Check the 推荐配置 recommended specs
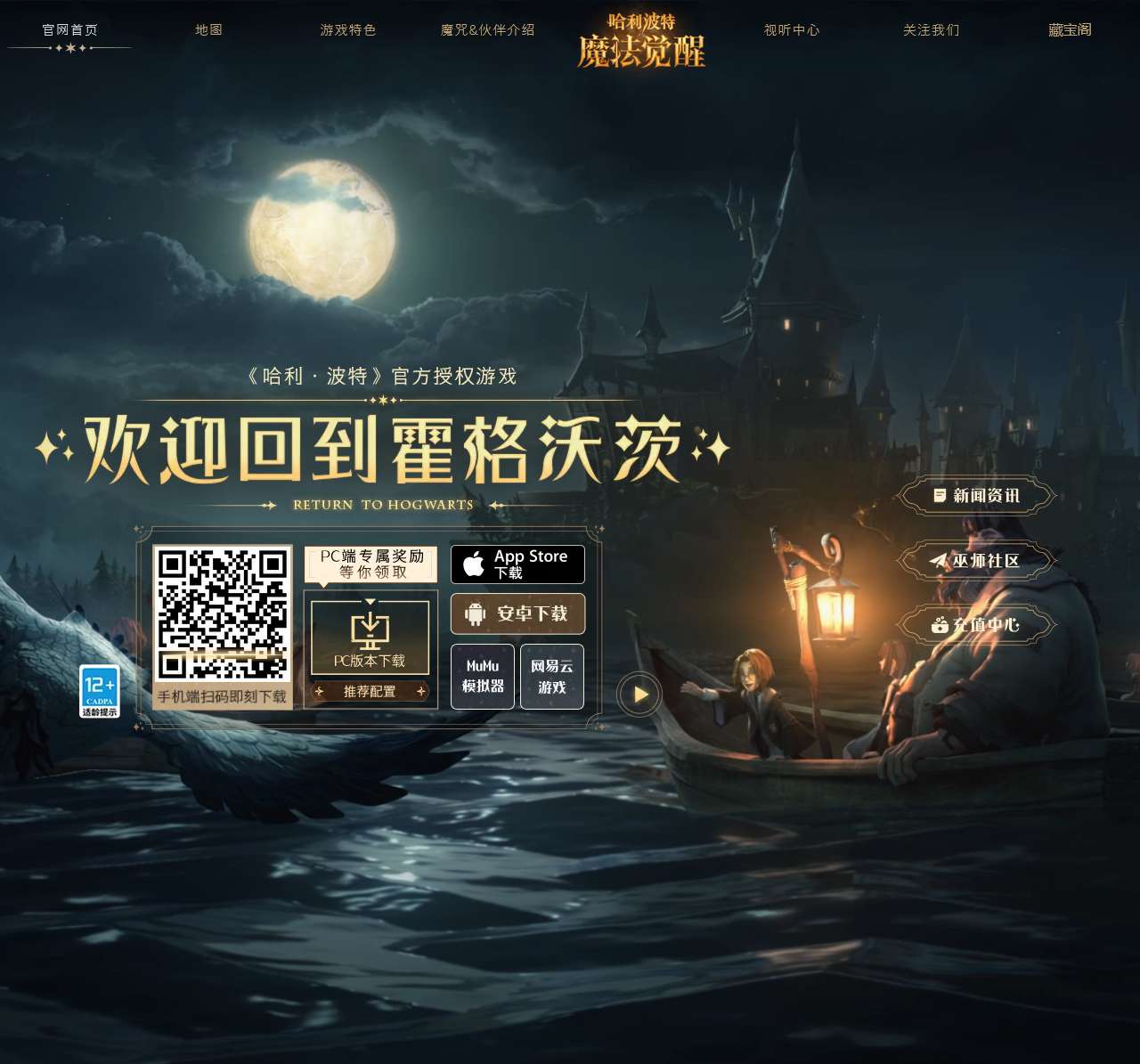1140x1064 pixels. [x=370, y=691]
